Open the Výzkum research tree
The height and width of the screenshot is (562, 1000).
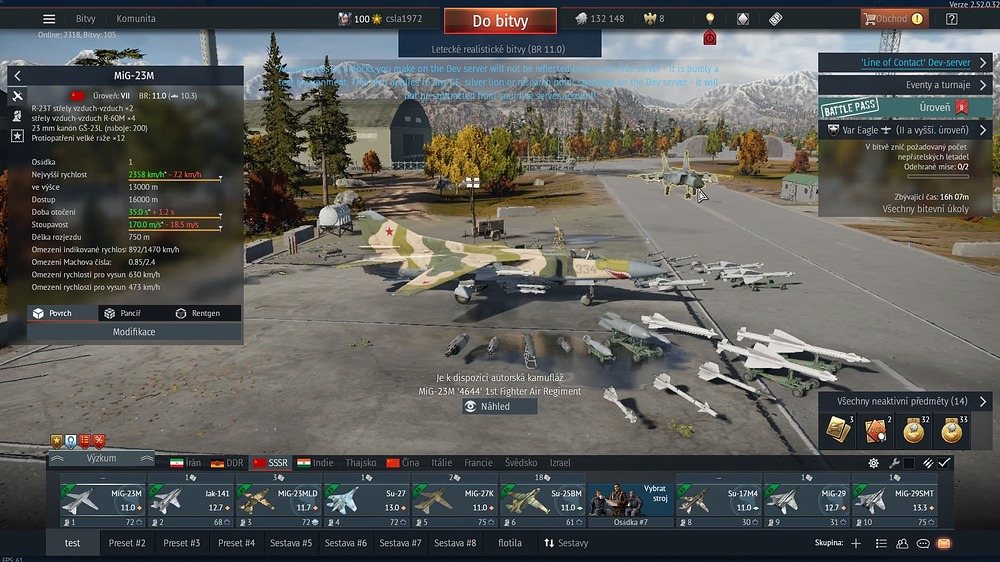coord(101,458)
